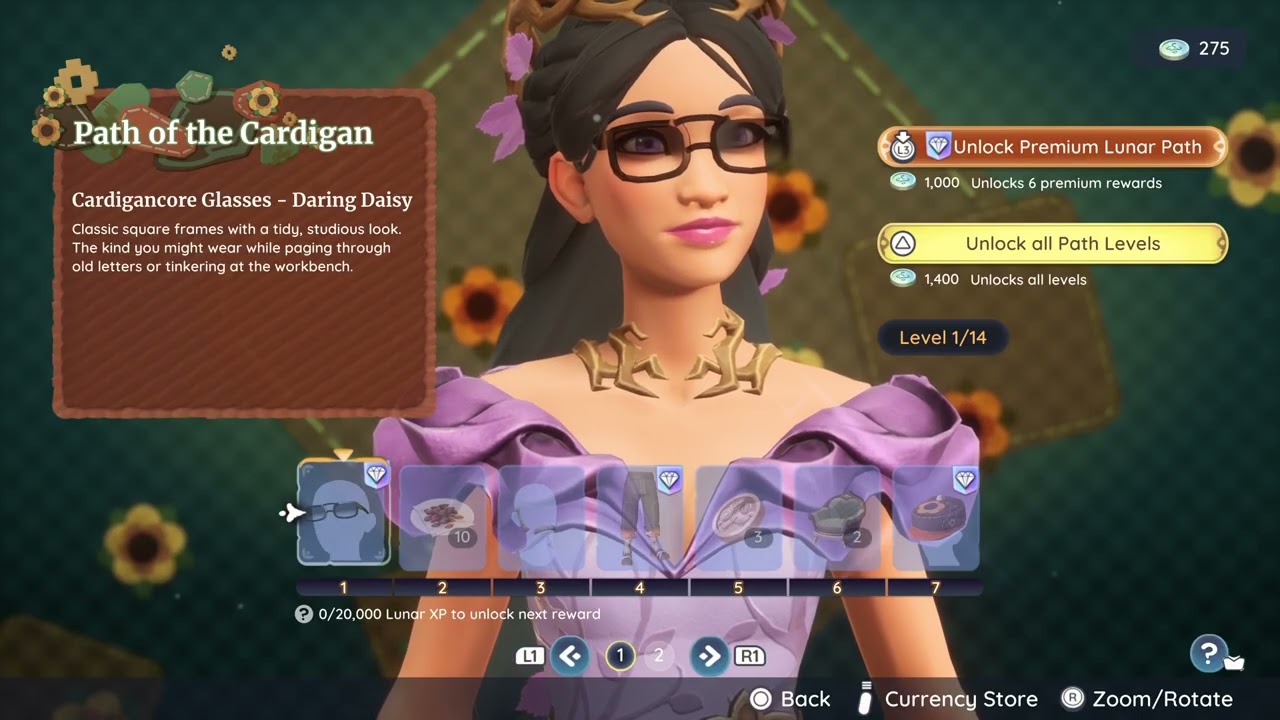This screenshot has height=720, width=1280.
Task: Go to the next rewards page arrow
Action: click(709, 656)
